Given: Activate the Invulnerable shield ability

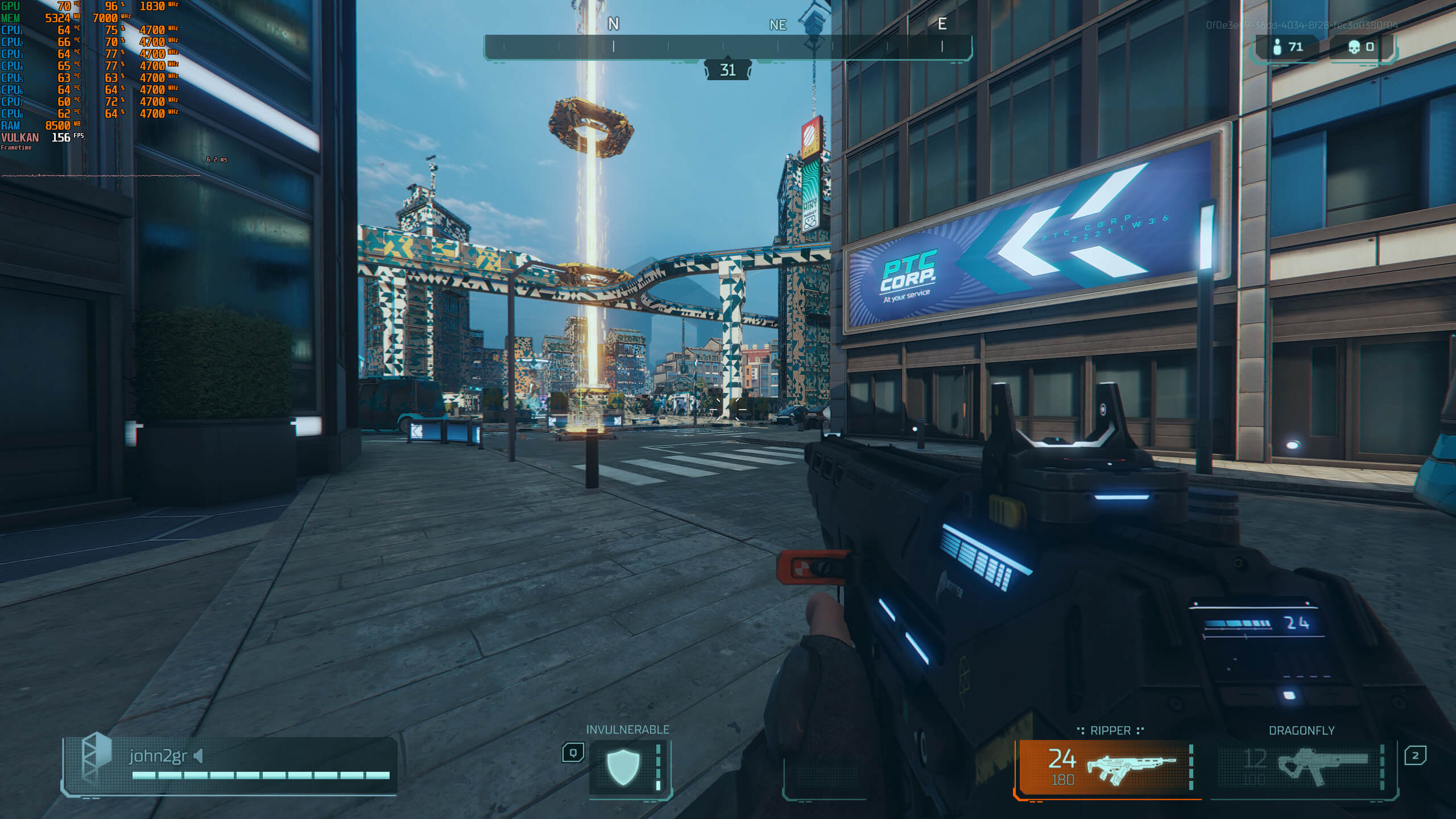Looking at the screenshot, I should 624,767.
